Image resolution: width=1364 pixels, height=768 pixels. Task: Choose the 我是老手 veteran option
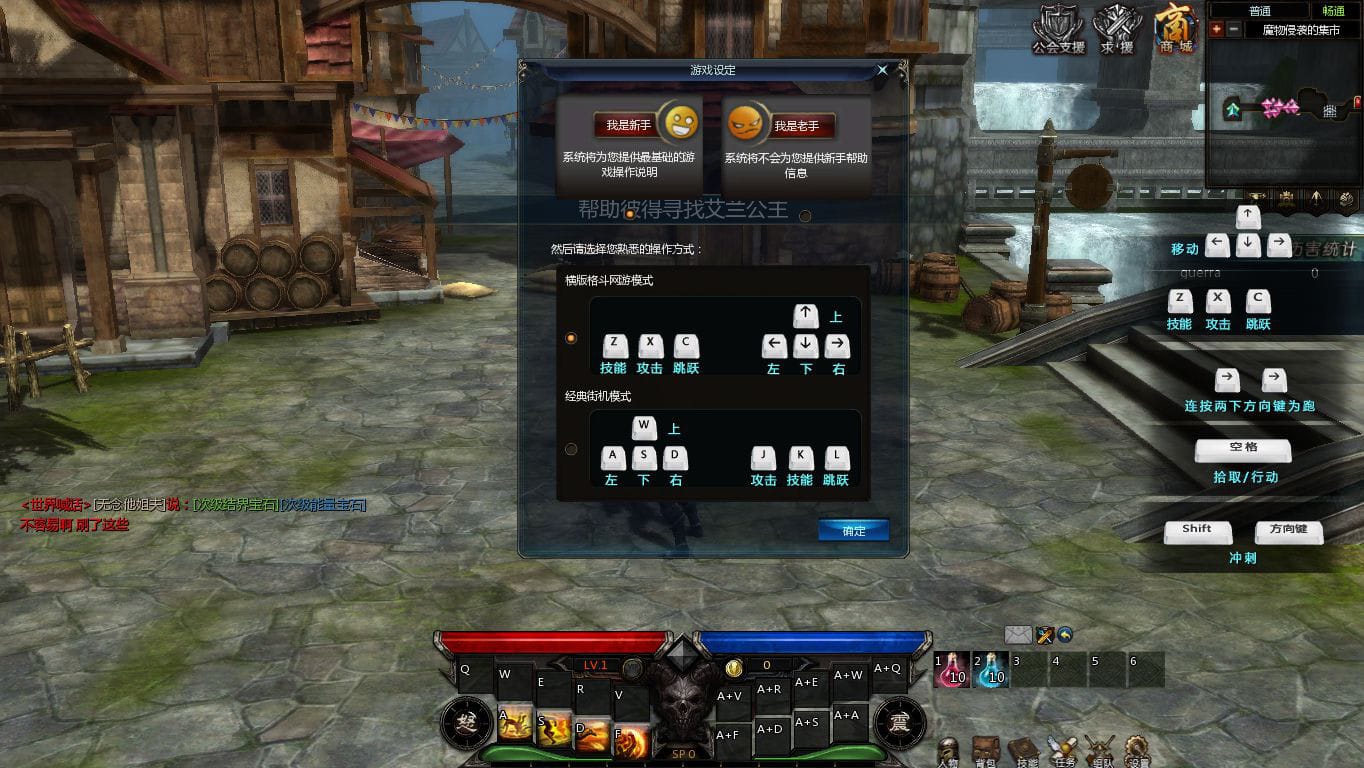coord(795,126)
